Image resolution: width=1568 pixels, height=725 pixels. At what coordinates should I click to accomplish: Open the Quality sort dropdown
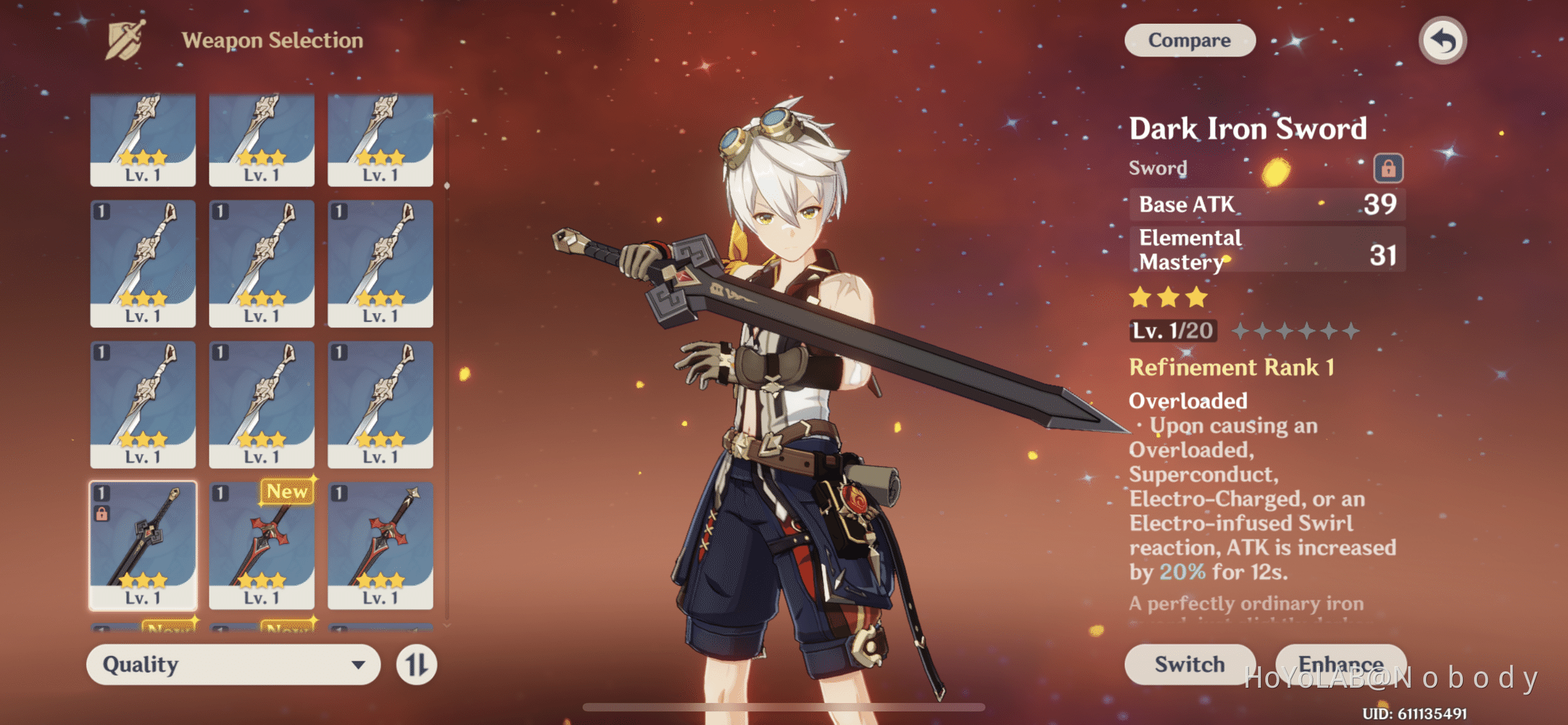(x=233, y=664)
